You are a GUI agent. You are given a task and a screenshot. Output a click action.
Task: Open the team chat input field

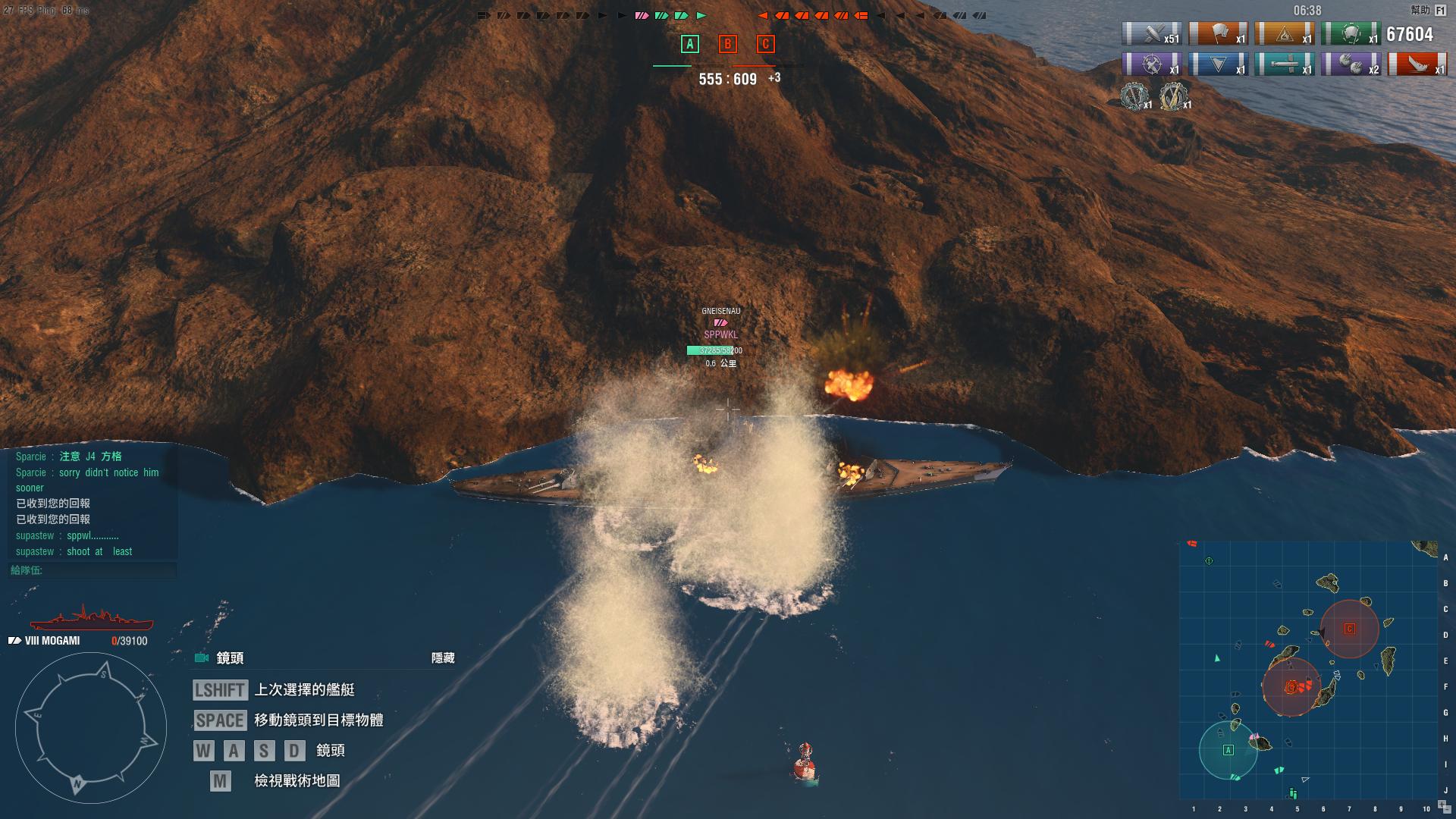pos(93,570)
